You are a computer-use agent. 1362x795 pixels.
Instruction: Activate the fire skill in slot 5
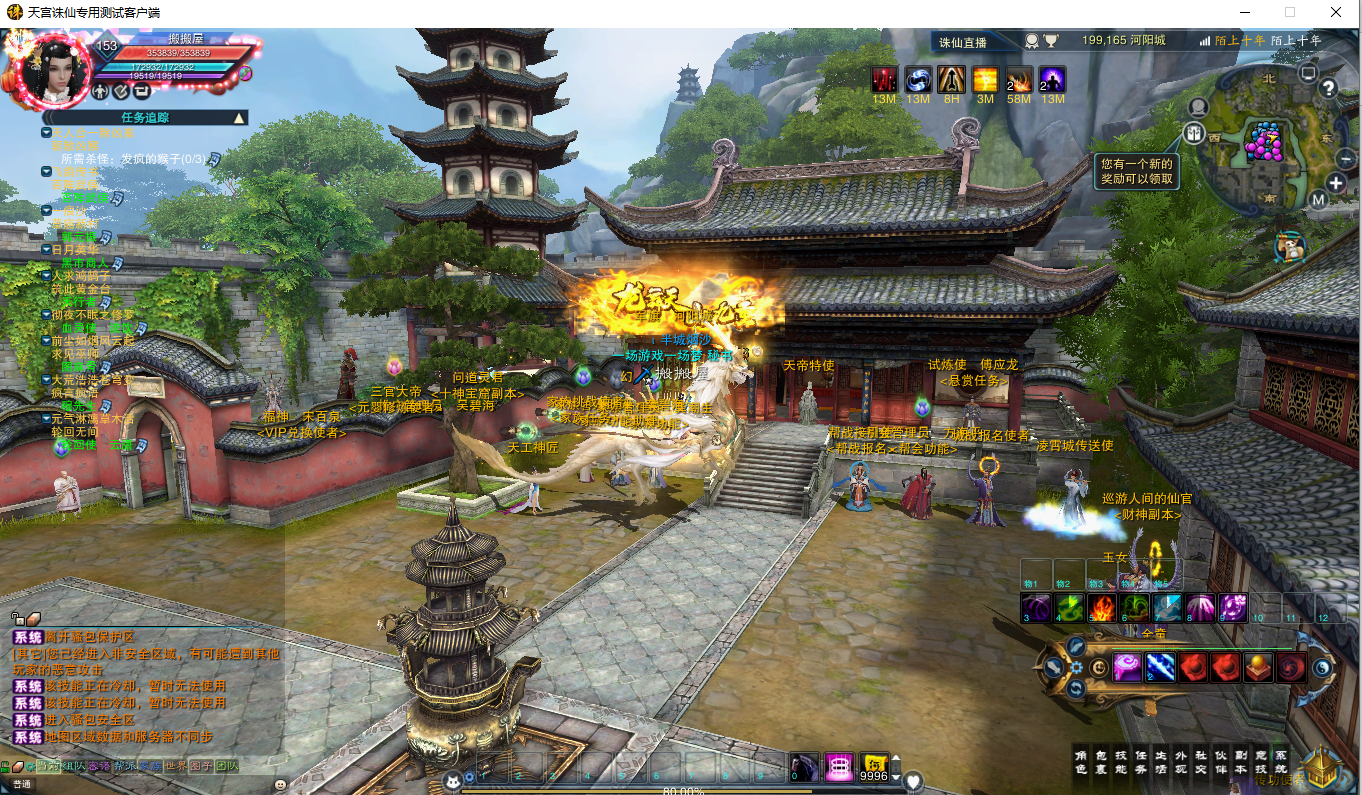[x=1102, y=607]
